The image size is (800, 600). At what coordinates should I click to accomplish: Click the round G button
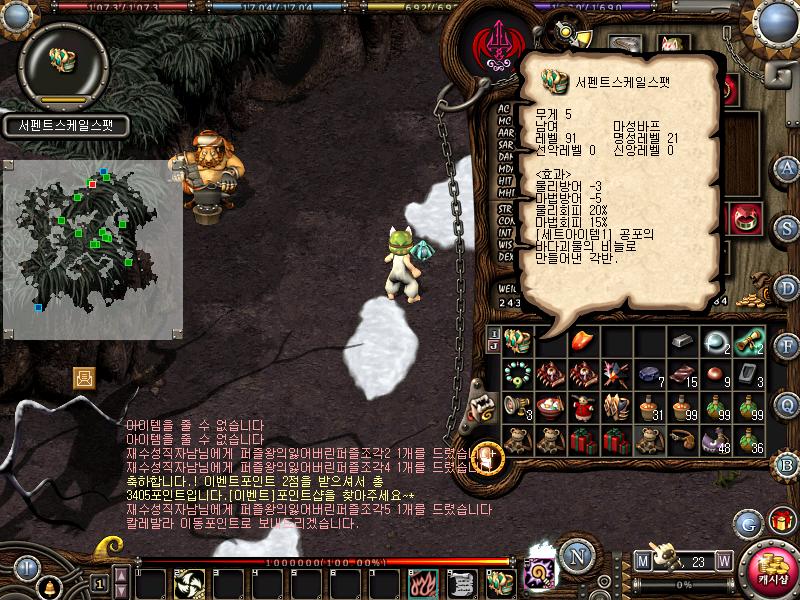[747, 521]
